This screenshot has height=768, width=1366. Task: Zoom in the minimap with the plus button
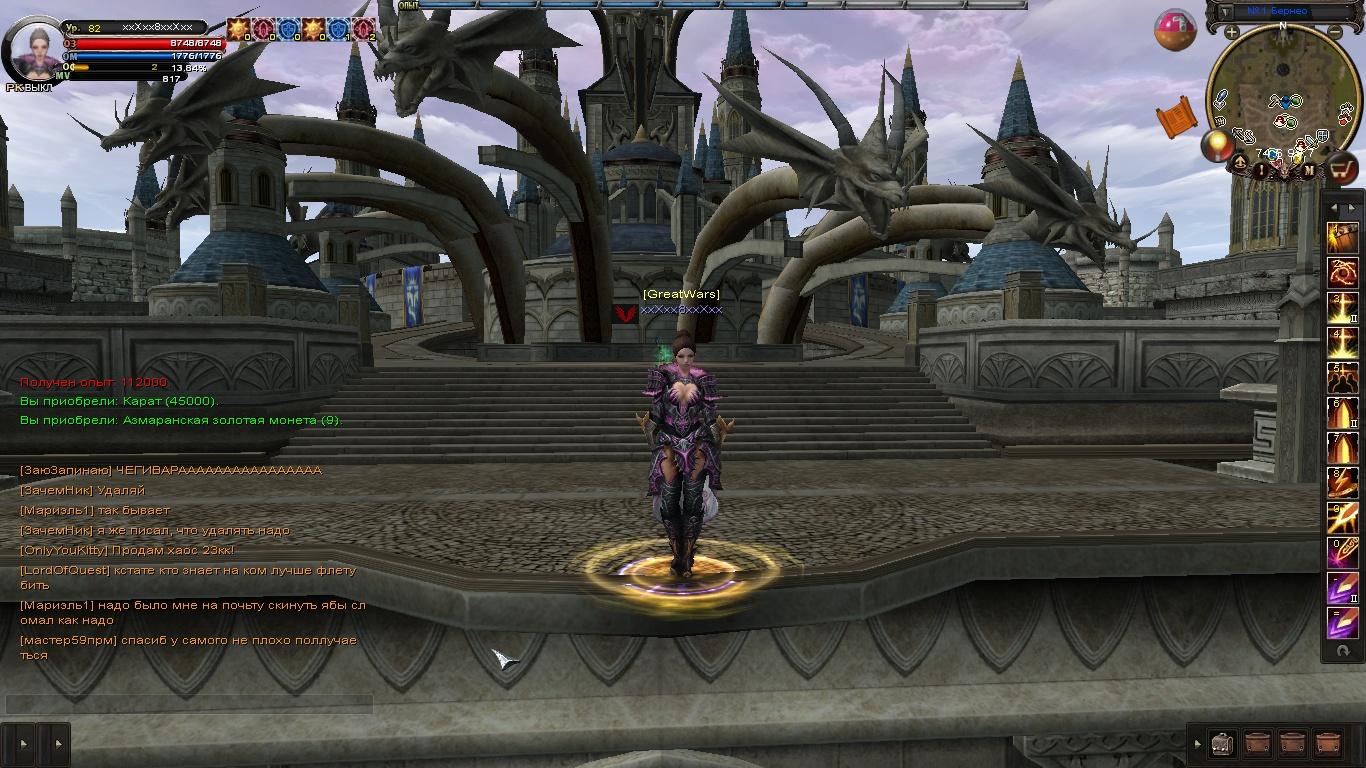click(x=1231, y=32)
